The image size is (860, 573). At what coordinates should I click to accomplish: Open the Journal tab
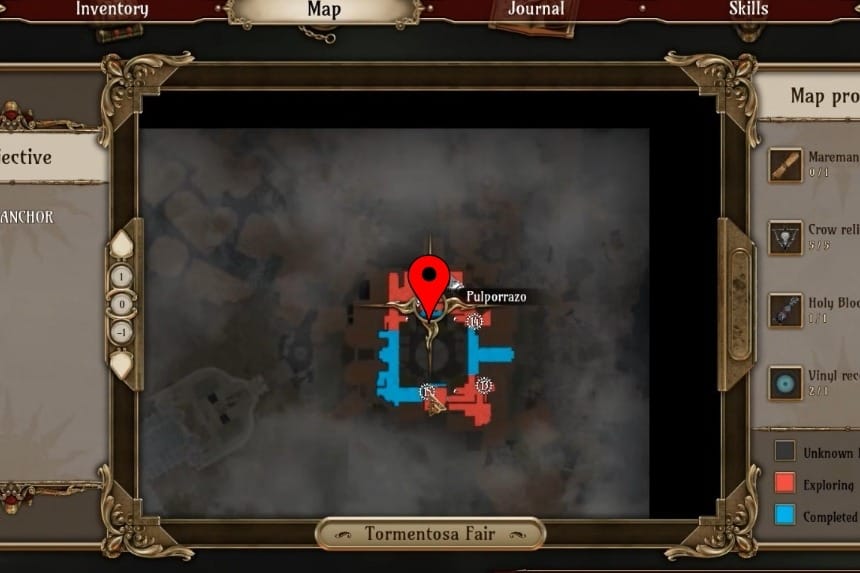(x=538, y=9)
